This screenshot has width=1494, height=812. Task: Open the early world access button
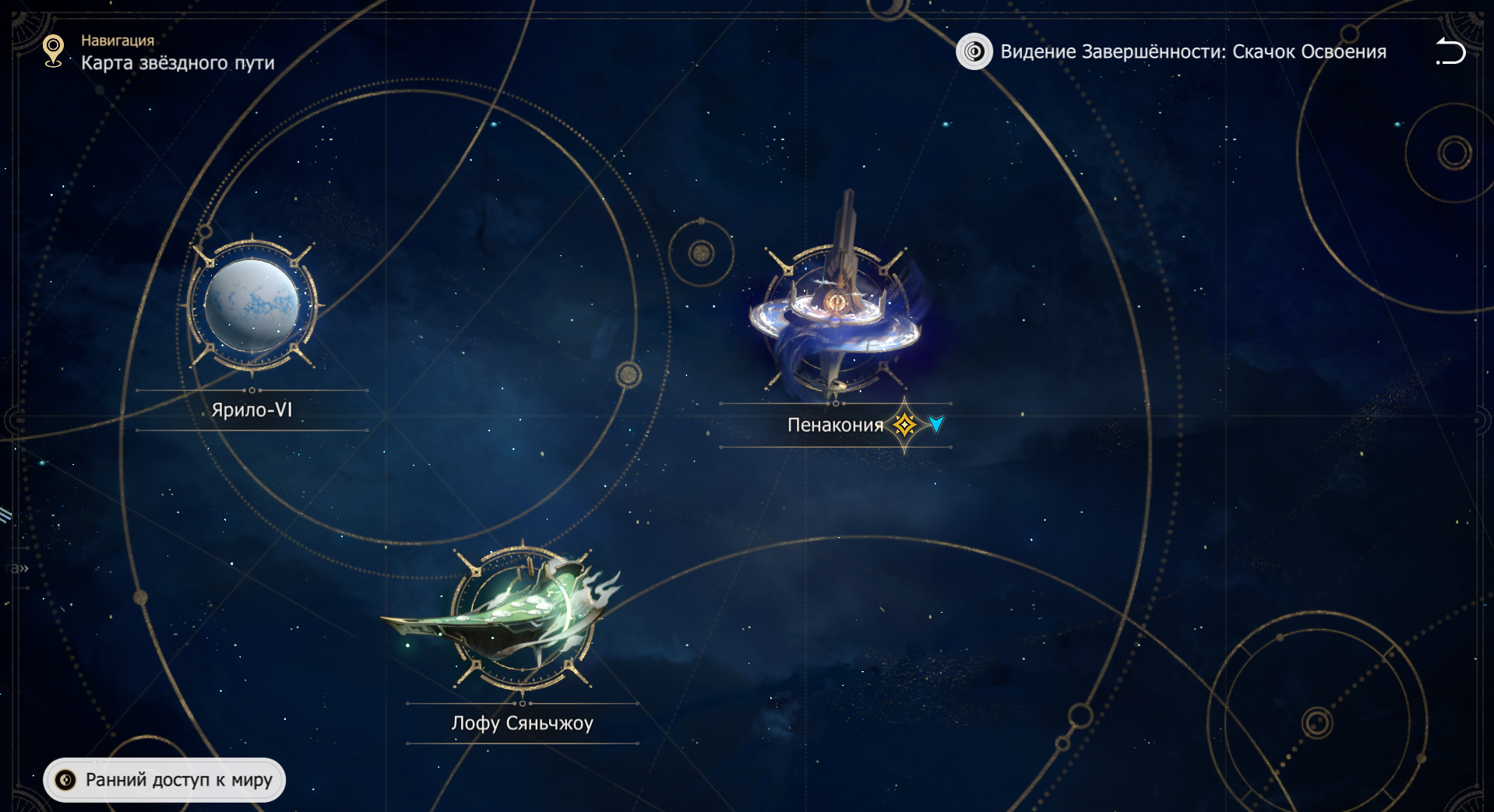coord(164,779)
